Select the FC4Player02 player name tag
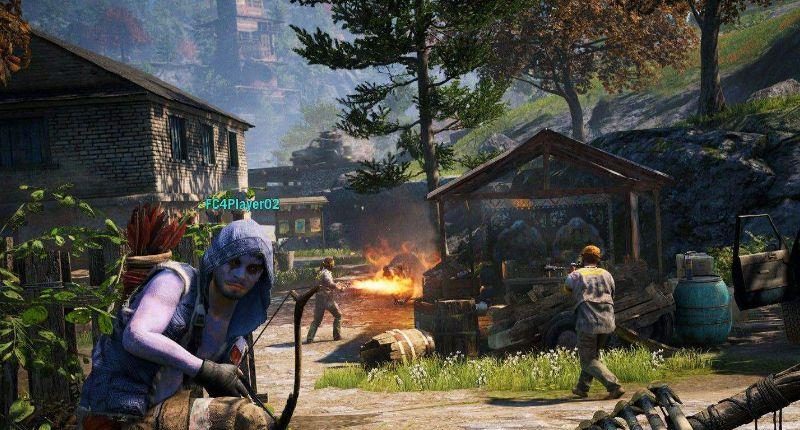Viewport: 800px width, 430px height. tap(242, 204)
